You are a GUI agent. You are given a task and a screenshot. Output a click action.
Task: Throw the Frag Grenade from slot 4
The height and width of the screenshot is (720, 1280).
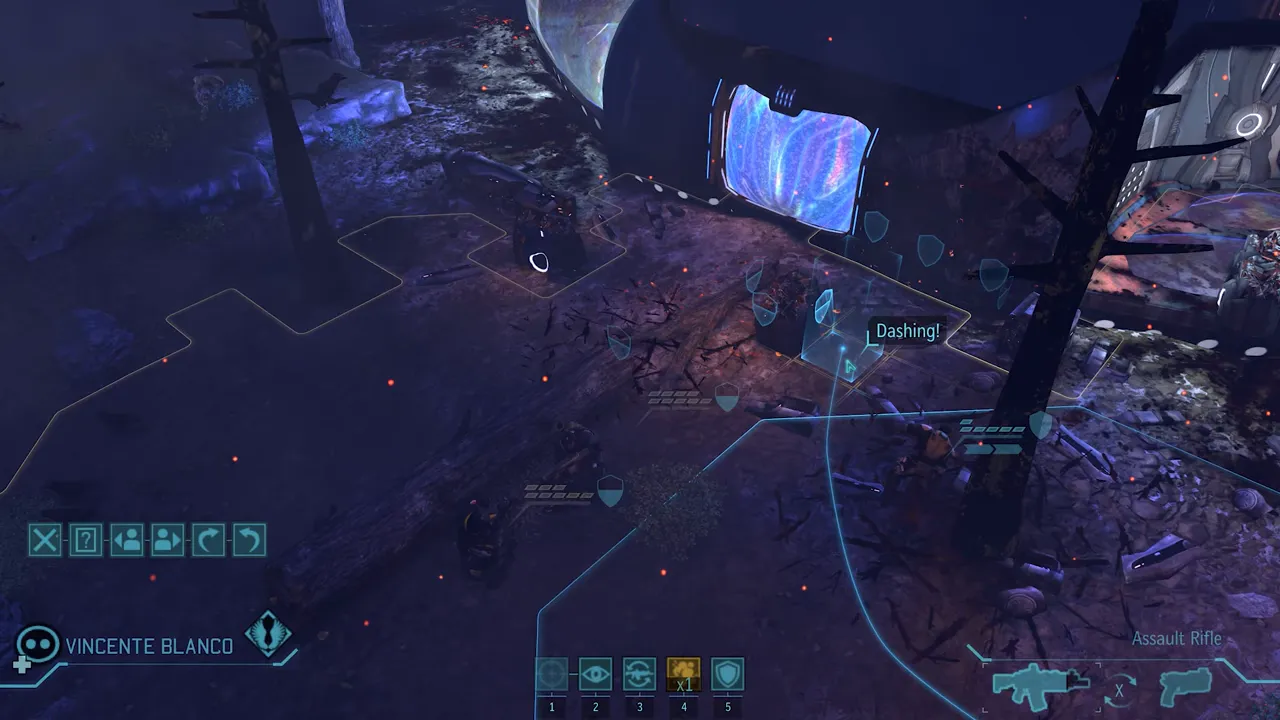pyautogui.click(x=684, y=675)
